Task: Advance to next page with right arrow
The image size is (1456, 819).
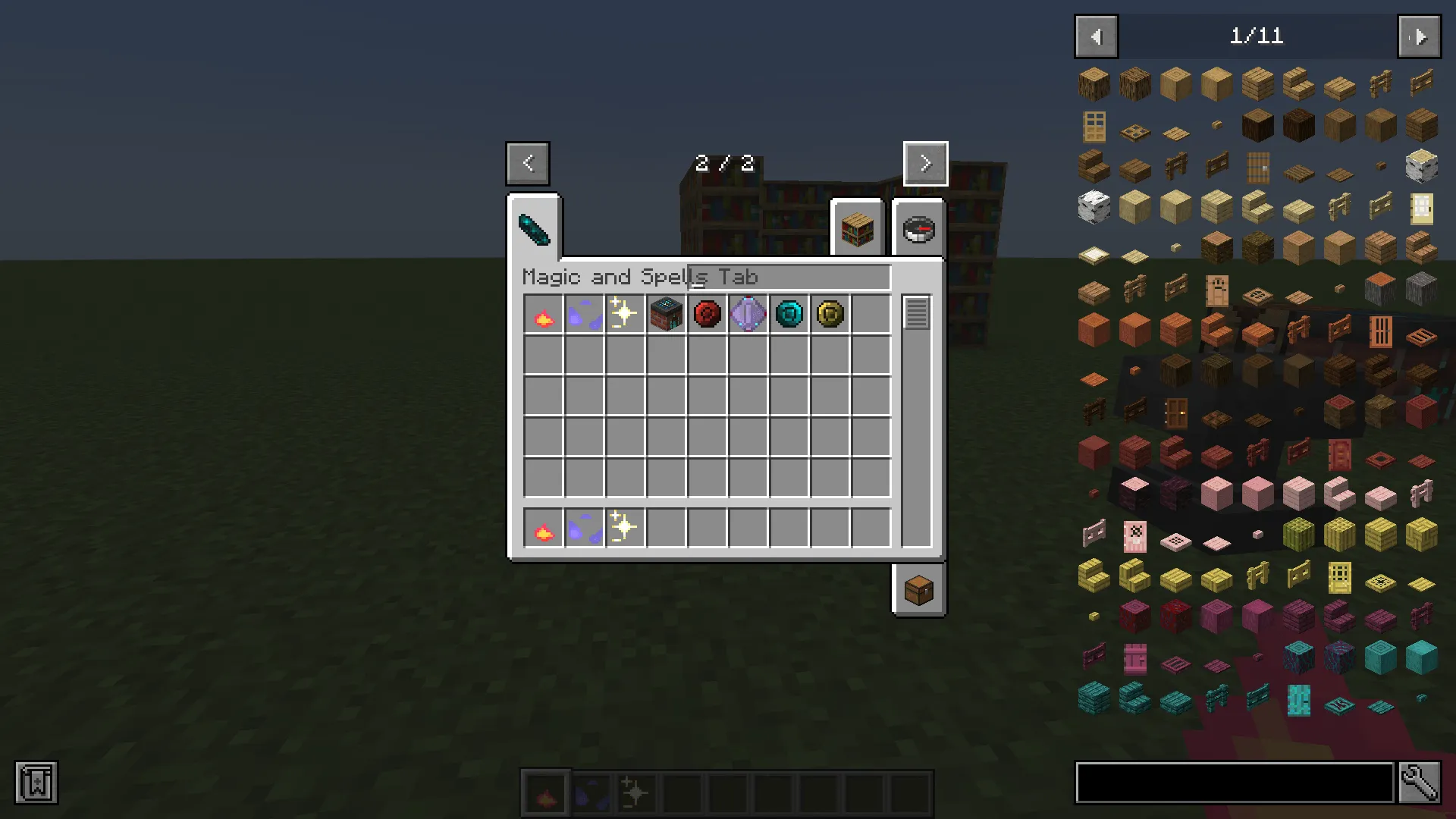Action: pos(924,163)
